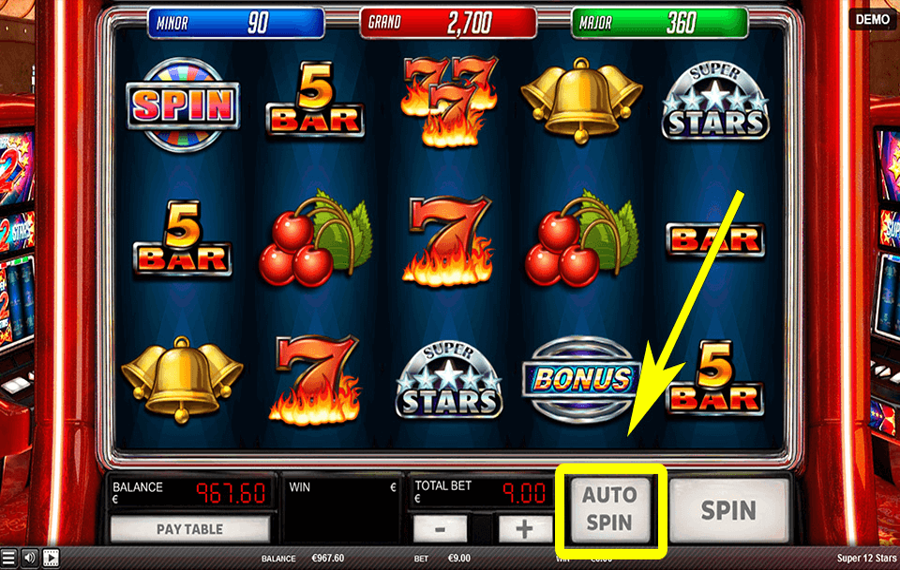Screen dimensions: 900x570
Task: Click the film-strip play icon
Action: [x=50, y=558]
